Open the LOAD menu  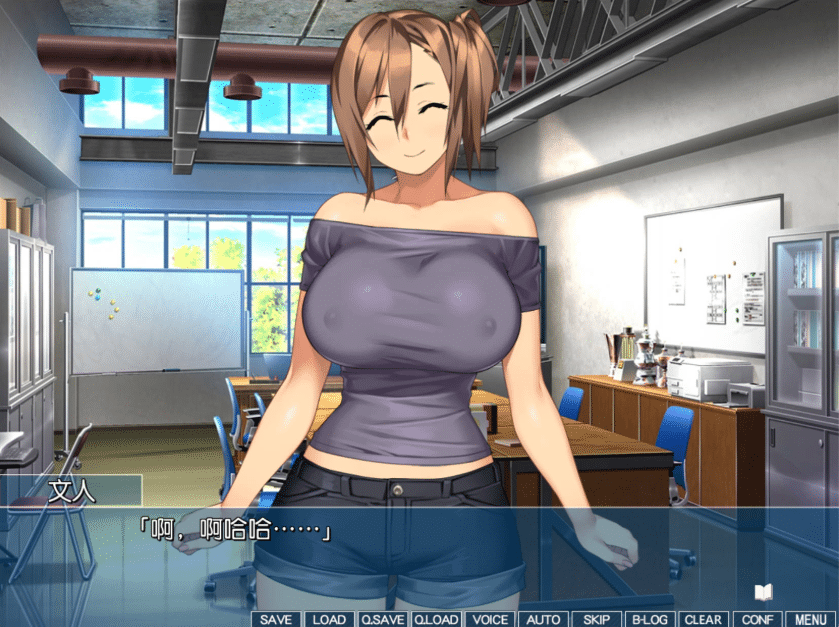[x=329, y=619]
